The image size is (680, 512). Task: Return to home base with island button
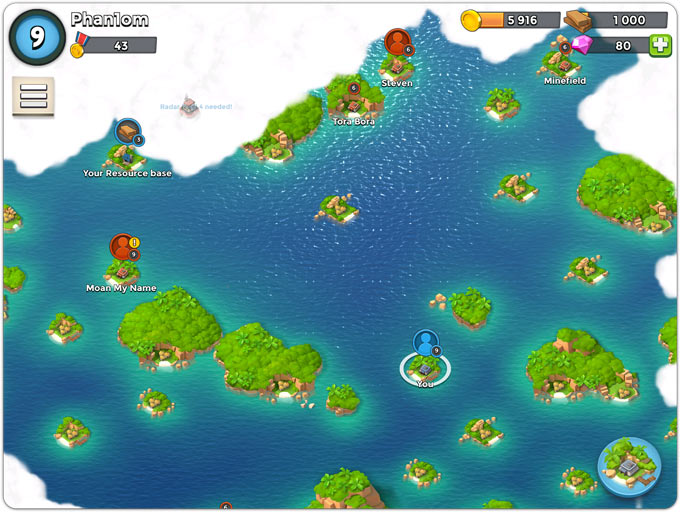click(x=629, y=467)
